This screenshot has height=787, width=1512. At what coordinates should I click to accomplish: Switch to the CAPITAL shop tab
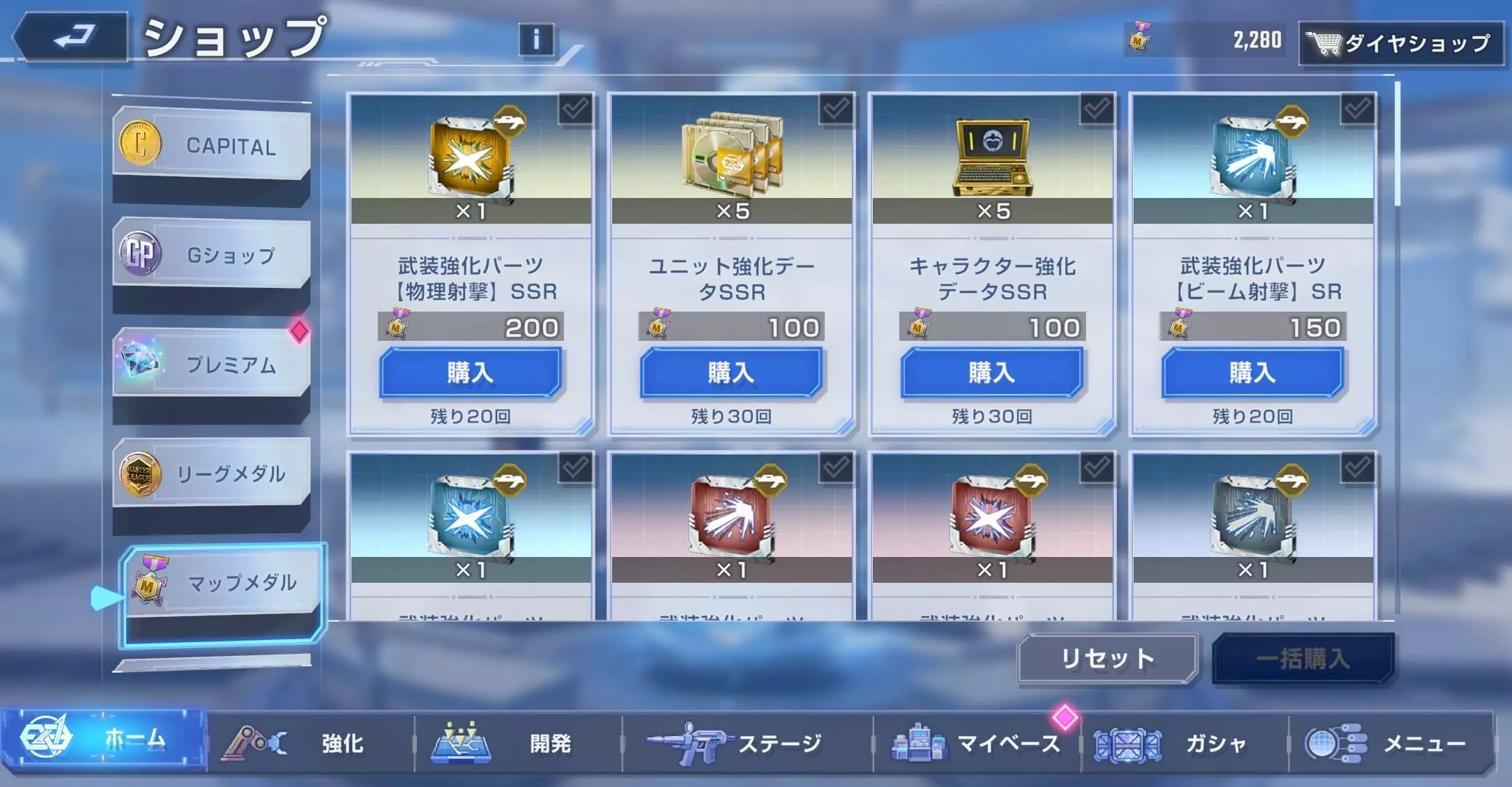click(208, 143)
